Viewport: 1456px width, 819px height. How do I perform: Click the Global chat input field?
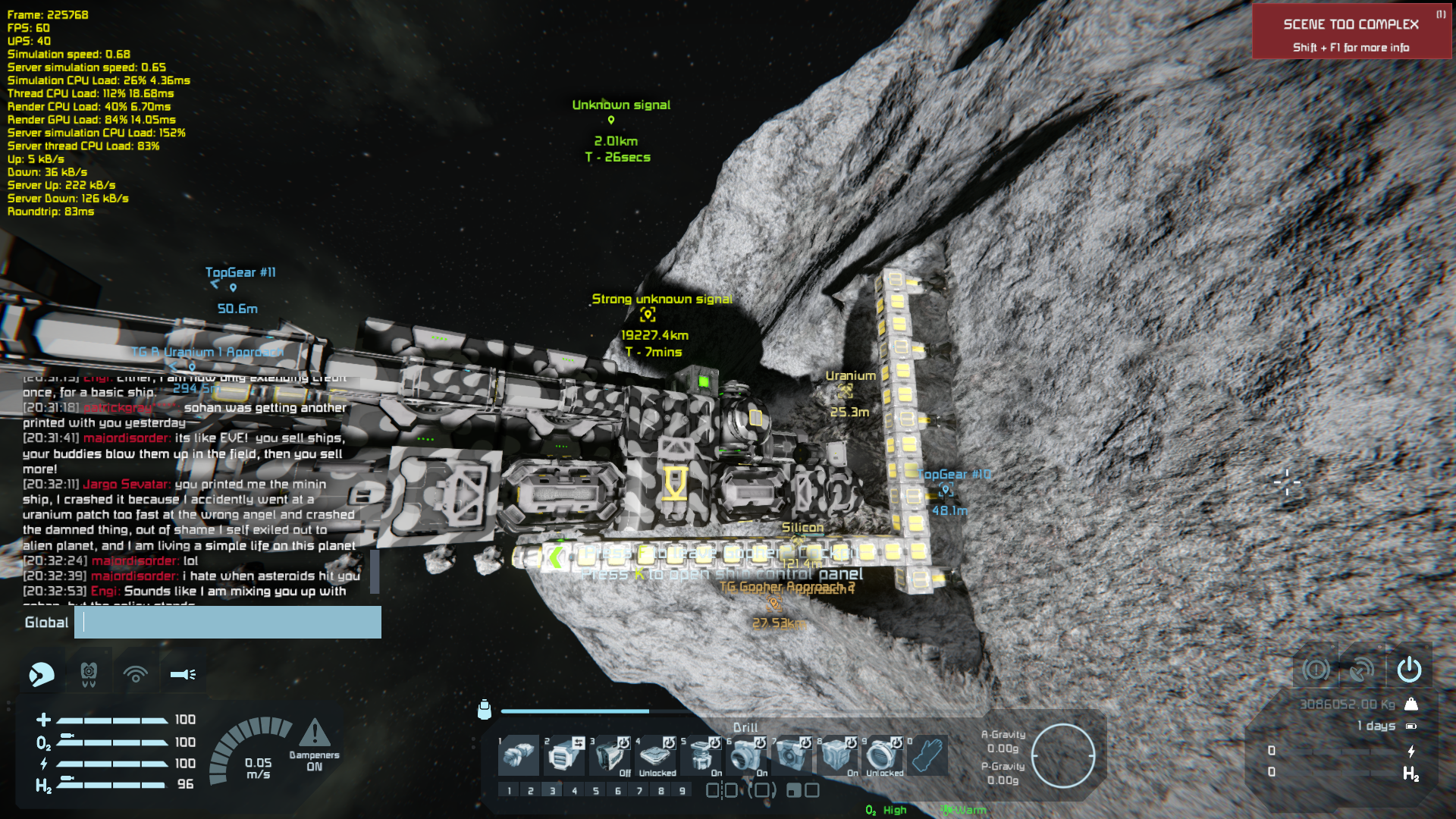coord(227,623)
